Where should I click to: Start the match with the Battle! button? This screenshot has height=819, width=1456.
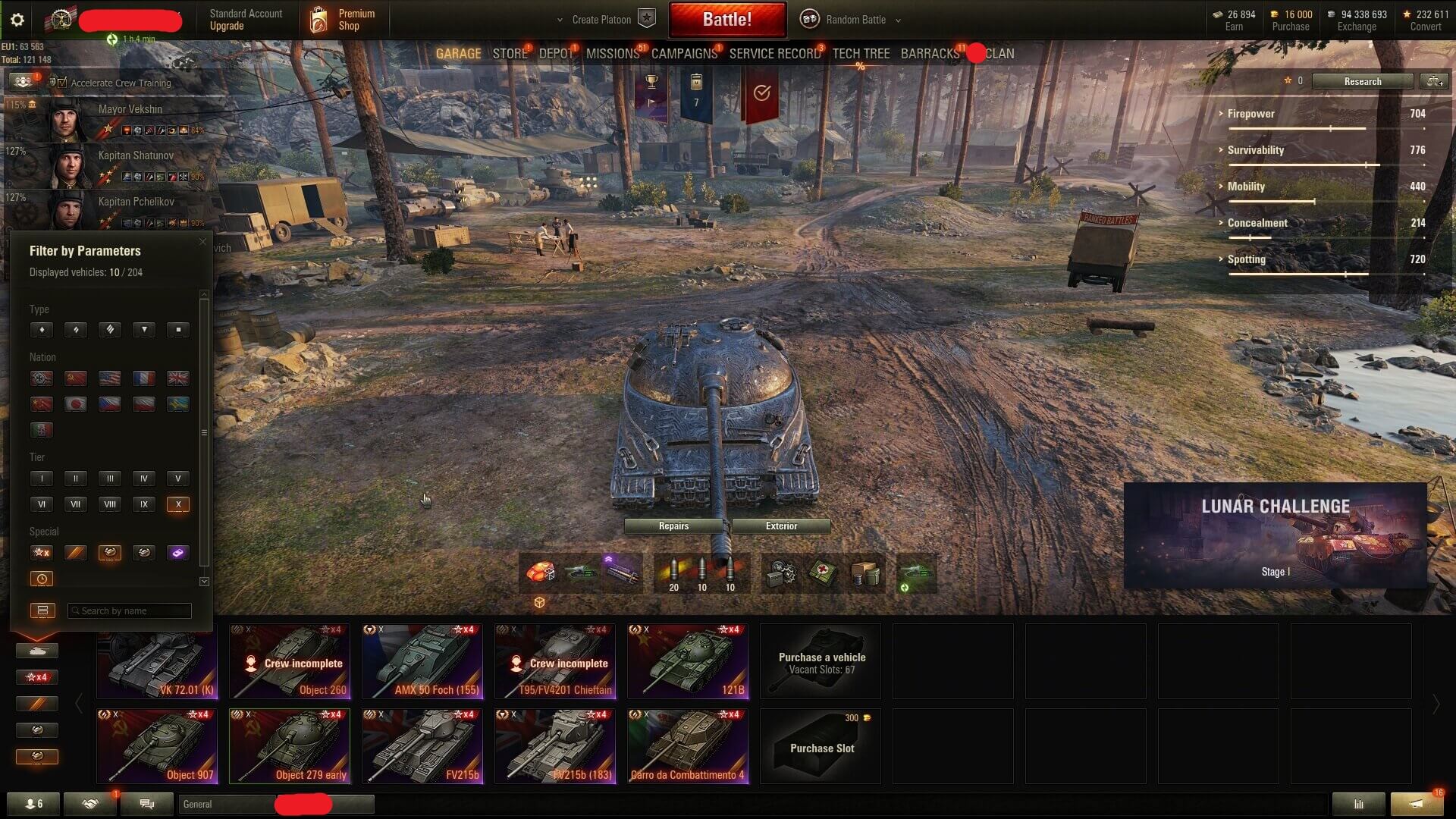(x=726, y=20)
